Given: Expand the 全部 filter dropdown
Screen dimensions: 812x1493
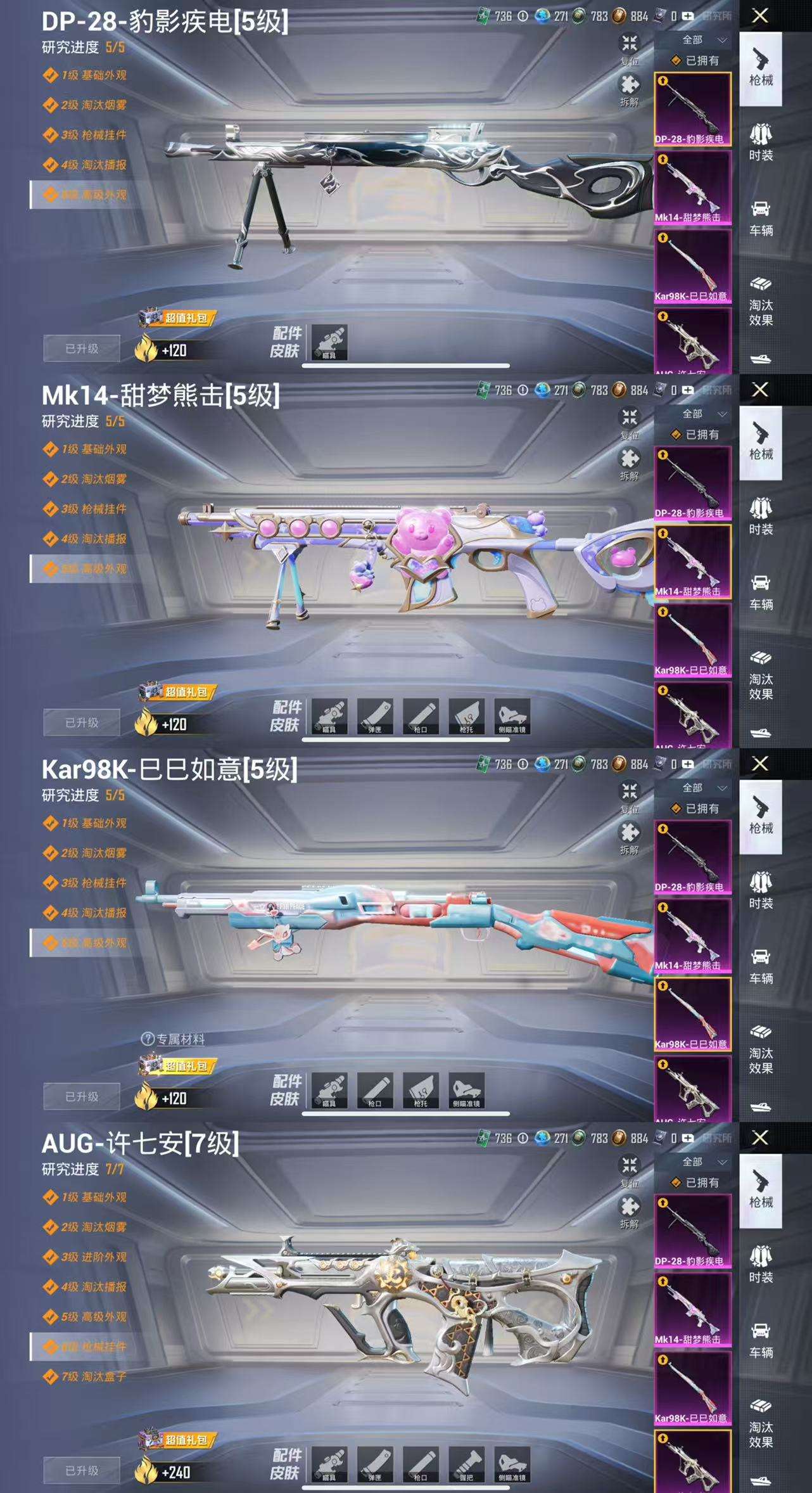Looking at the screenshot, I should point(695,39).
